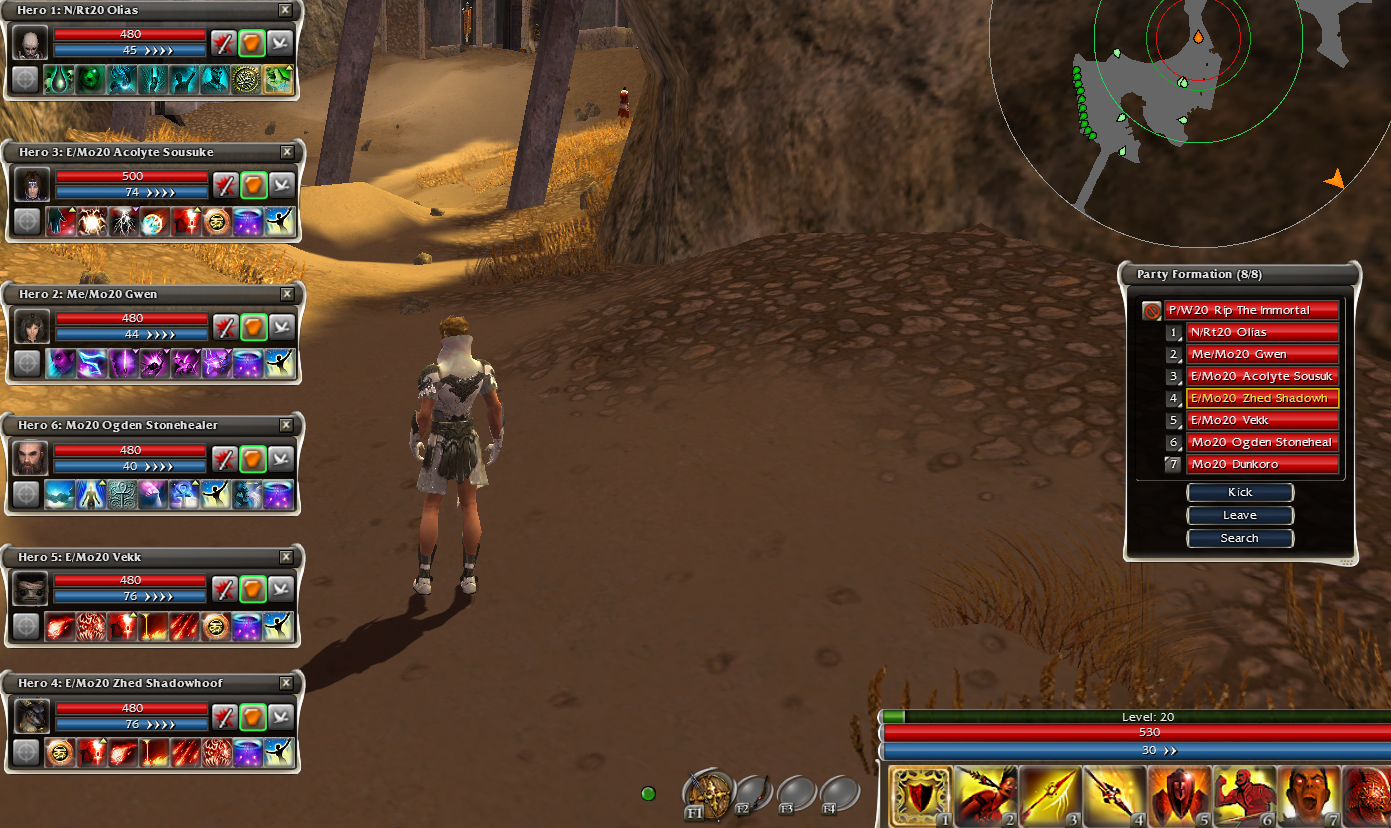
Task: Leave the party with the Leave button
Action: click(x=1240, y=515)
